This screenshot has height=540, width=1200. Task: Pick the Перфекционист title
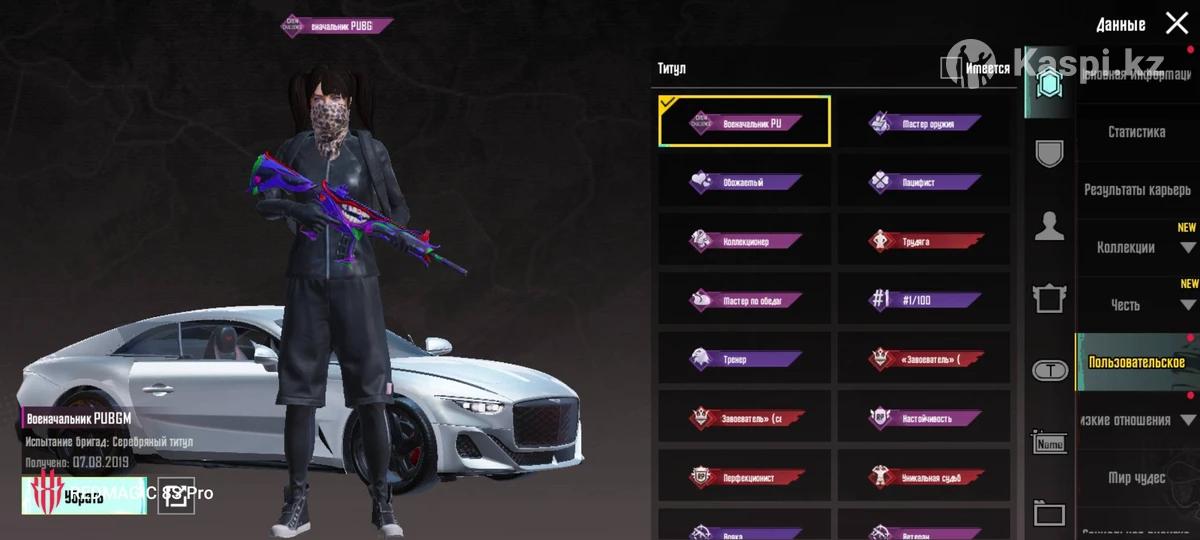(744, 476)
